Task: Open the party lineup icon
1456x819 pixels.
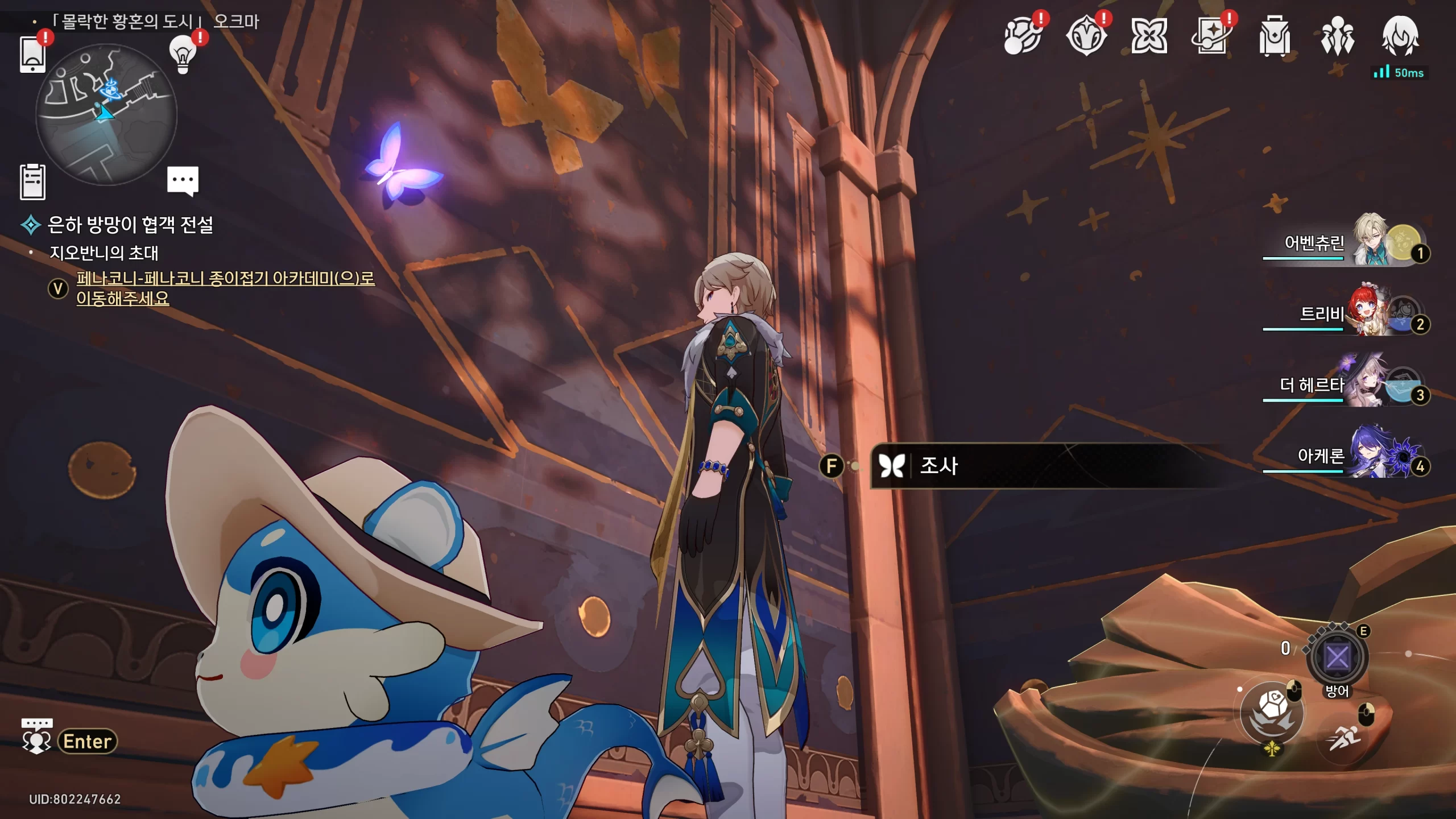Action: tap(1337, 36)
